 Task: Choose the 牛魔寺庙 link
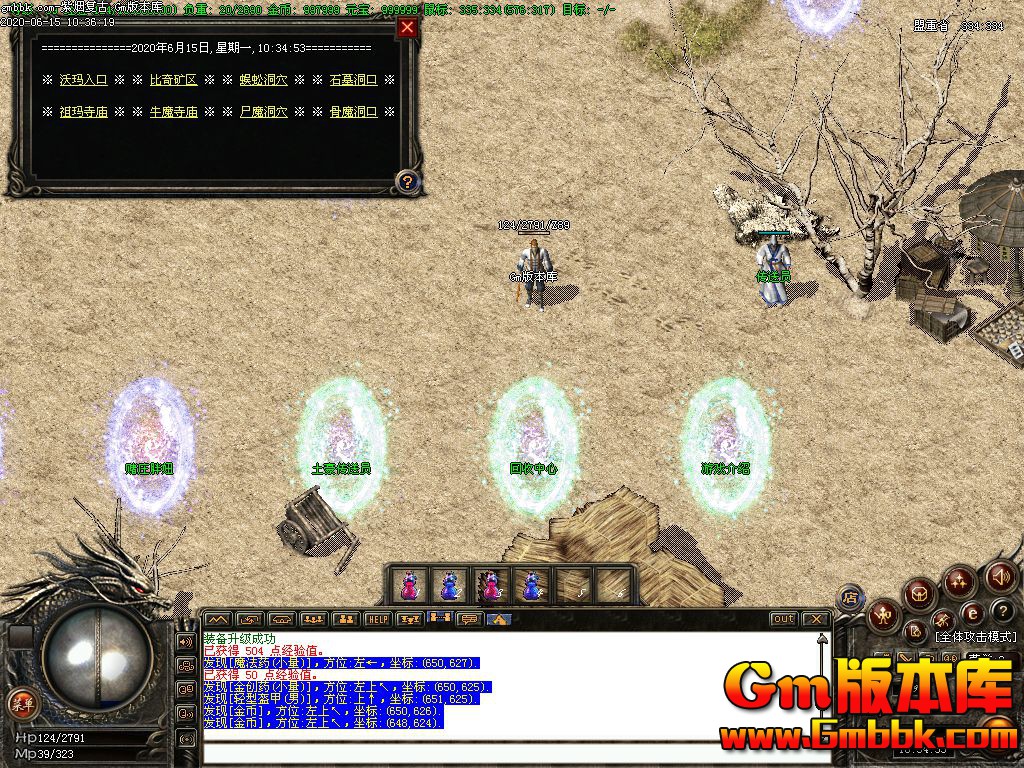tap(173, 112)
